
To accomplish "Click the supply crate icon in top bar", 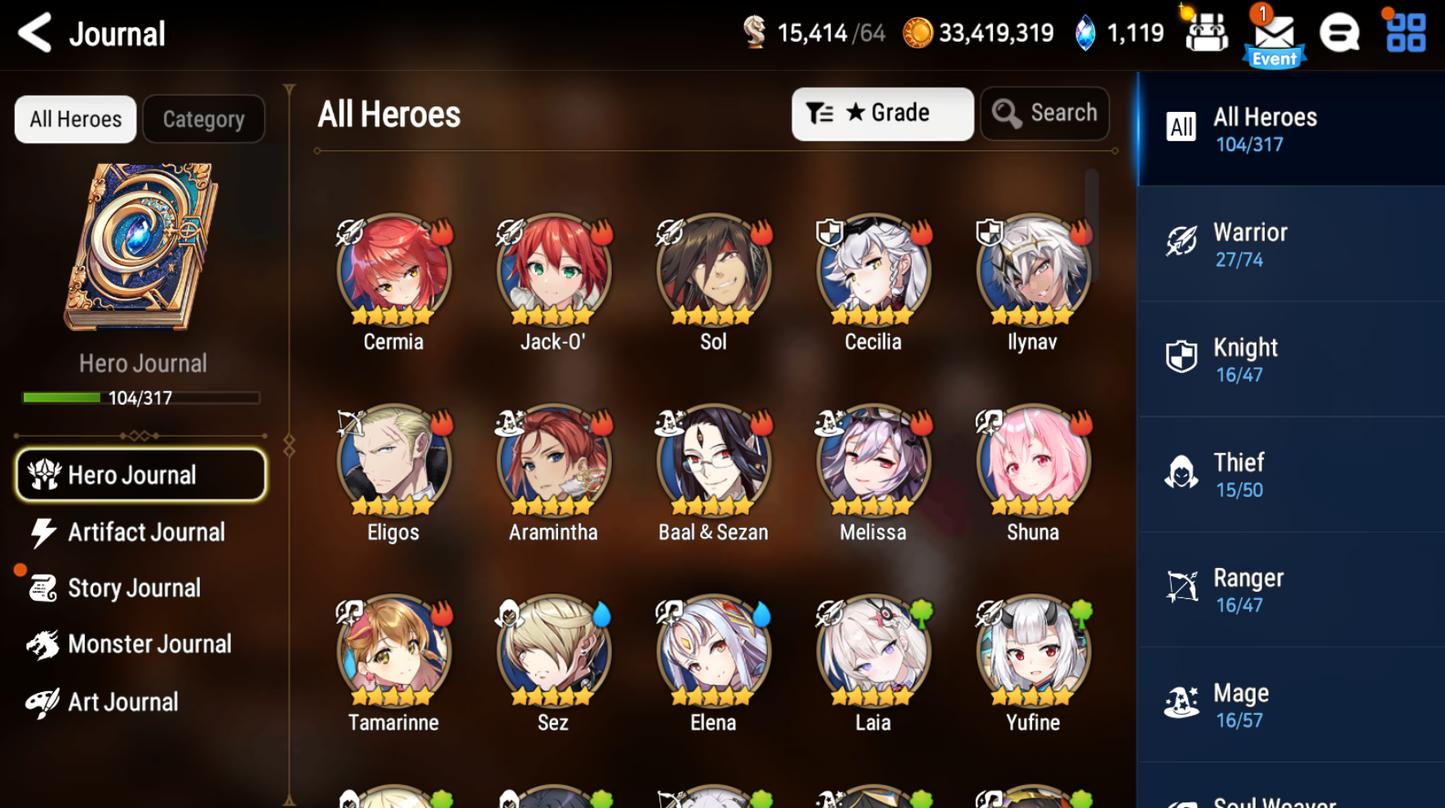I will (x=1207, y=32).
